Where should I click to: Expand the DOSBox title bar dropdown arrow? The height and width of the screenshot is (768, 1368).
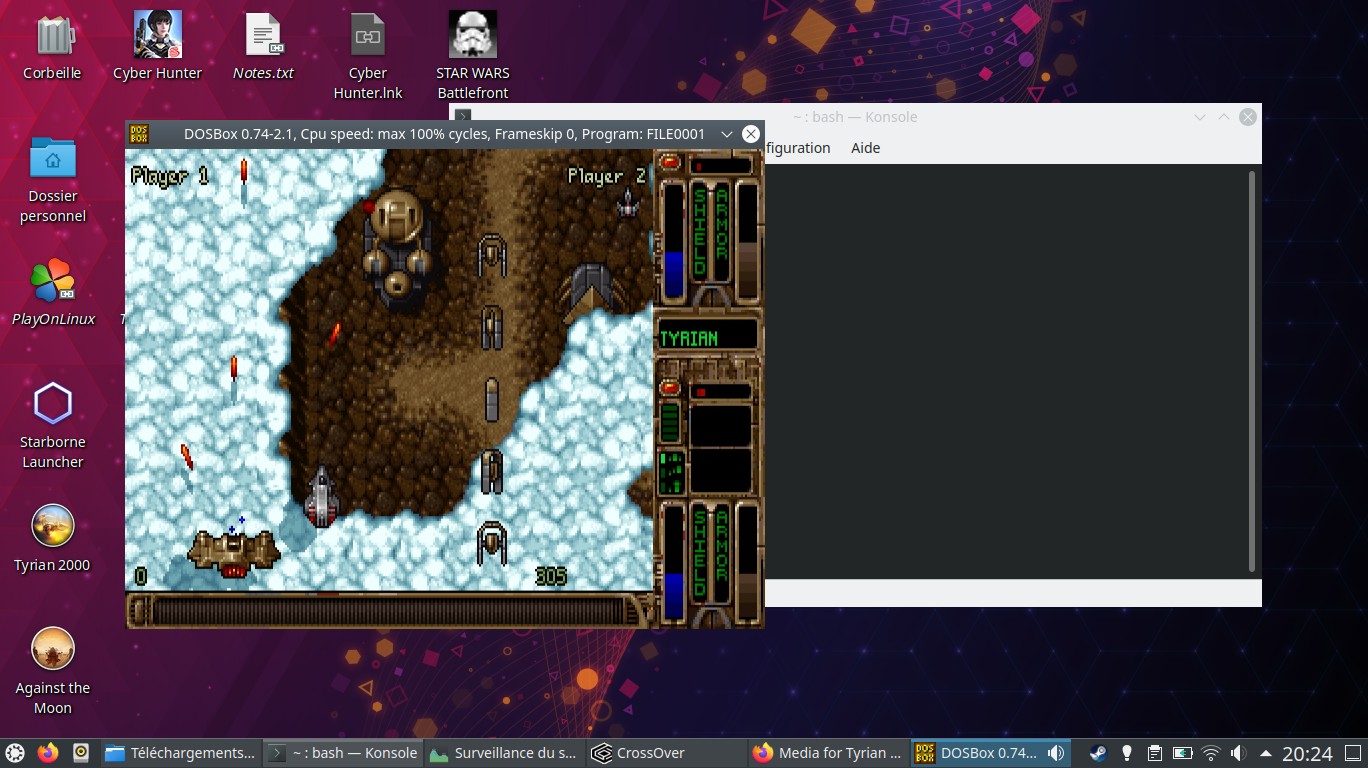pos(727,133)
